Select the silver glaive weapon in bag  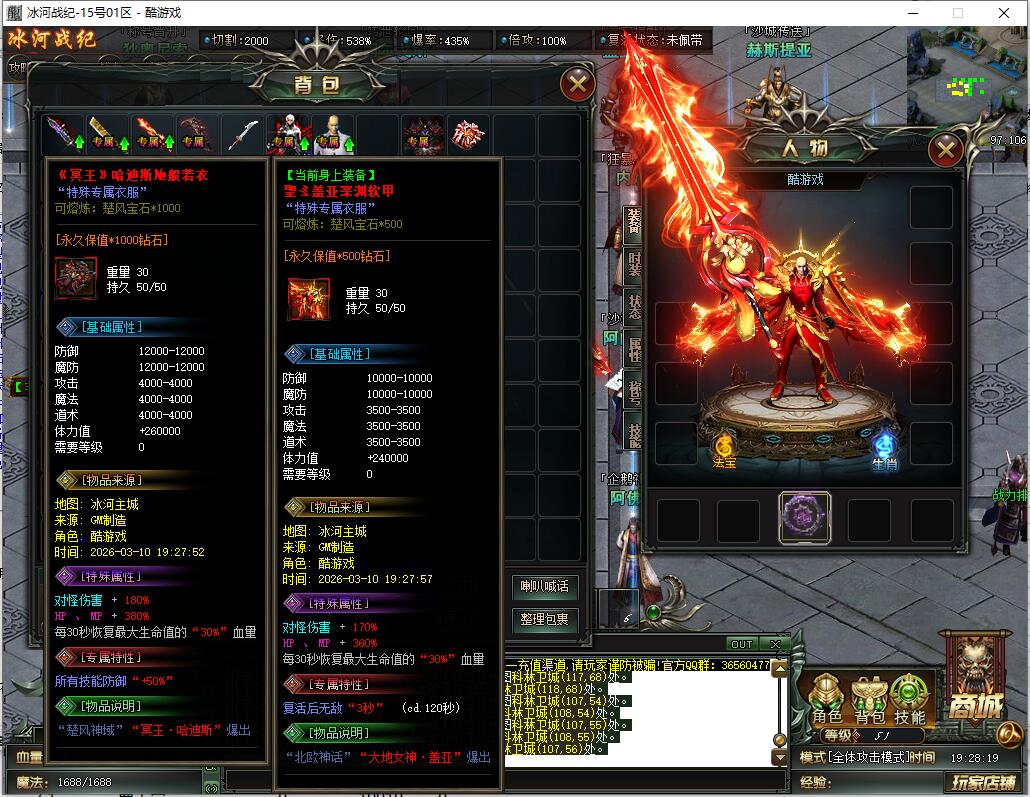pyautogui.click(x=241, y=134)
